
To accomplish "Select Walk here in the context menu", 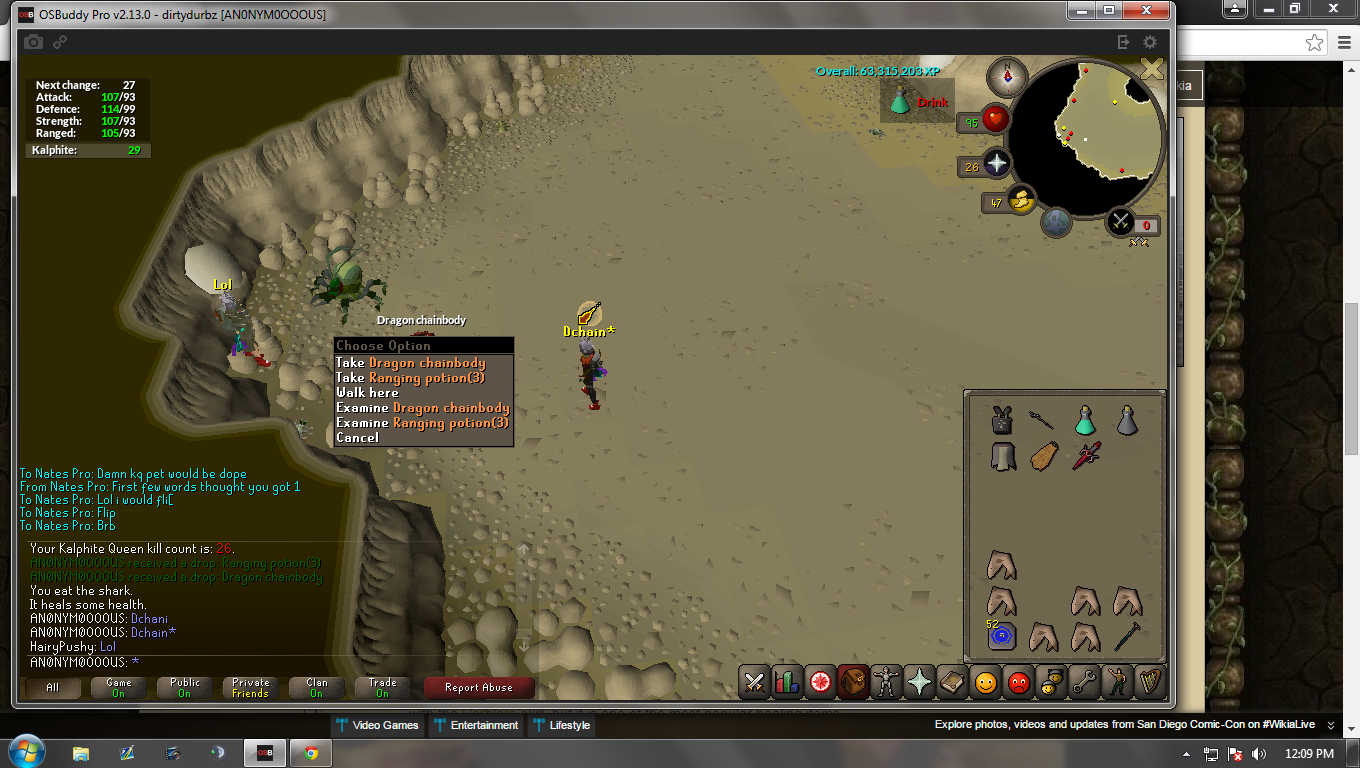I will click(x=368, y=393).
